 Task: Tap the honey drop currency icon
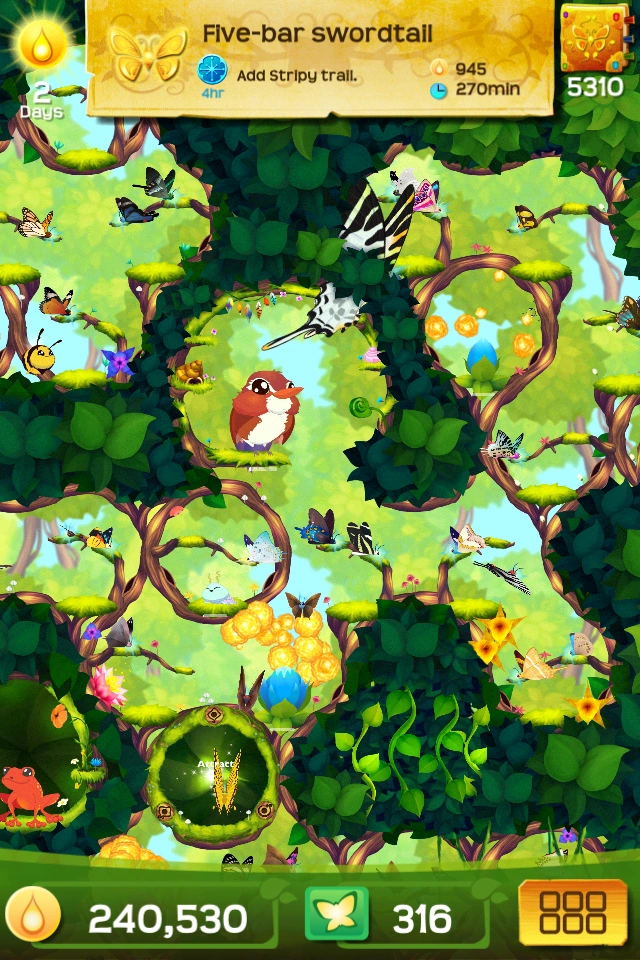(33, 916)
